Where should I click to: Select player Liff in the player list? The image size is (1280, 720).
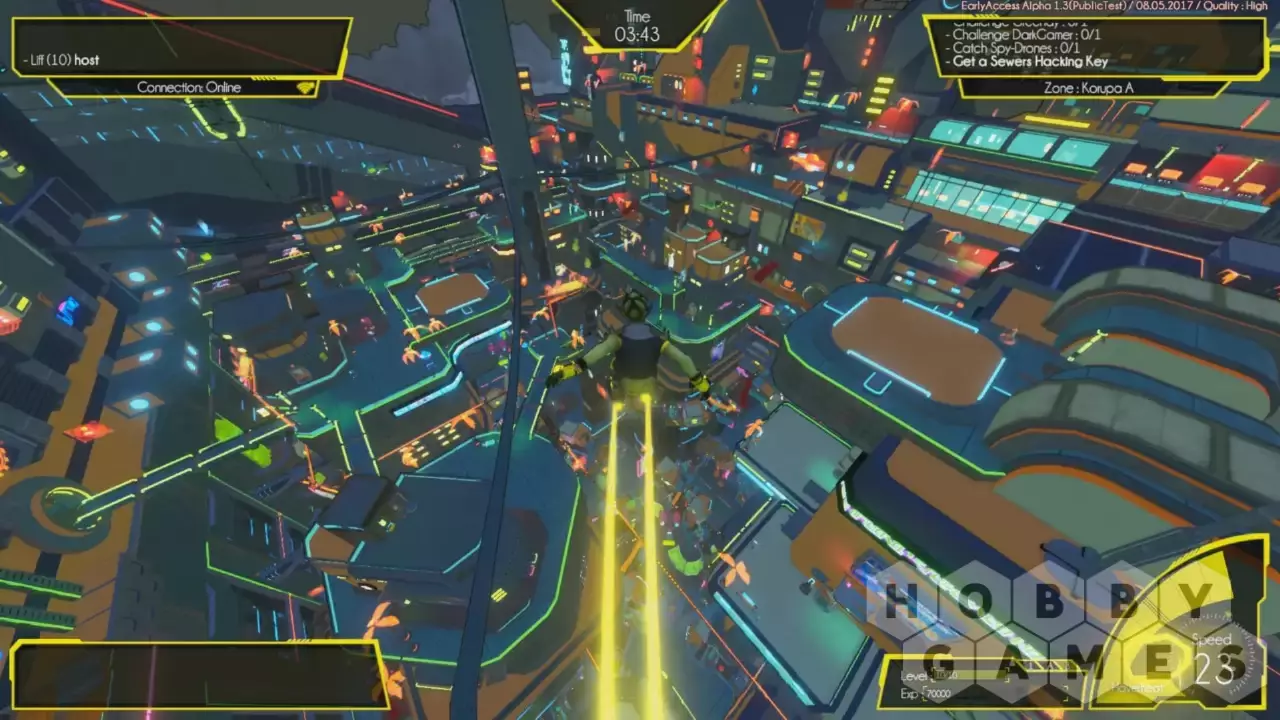coord(62,60)
